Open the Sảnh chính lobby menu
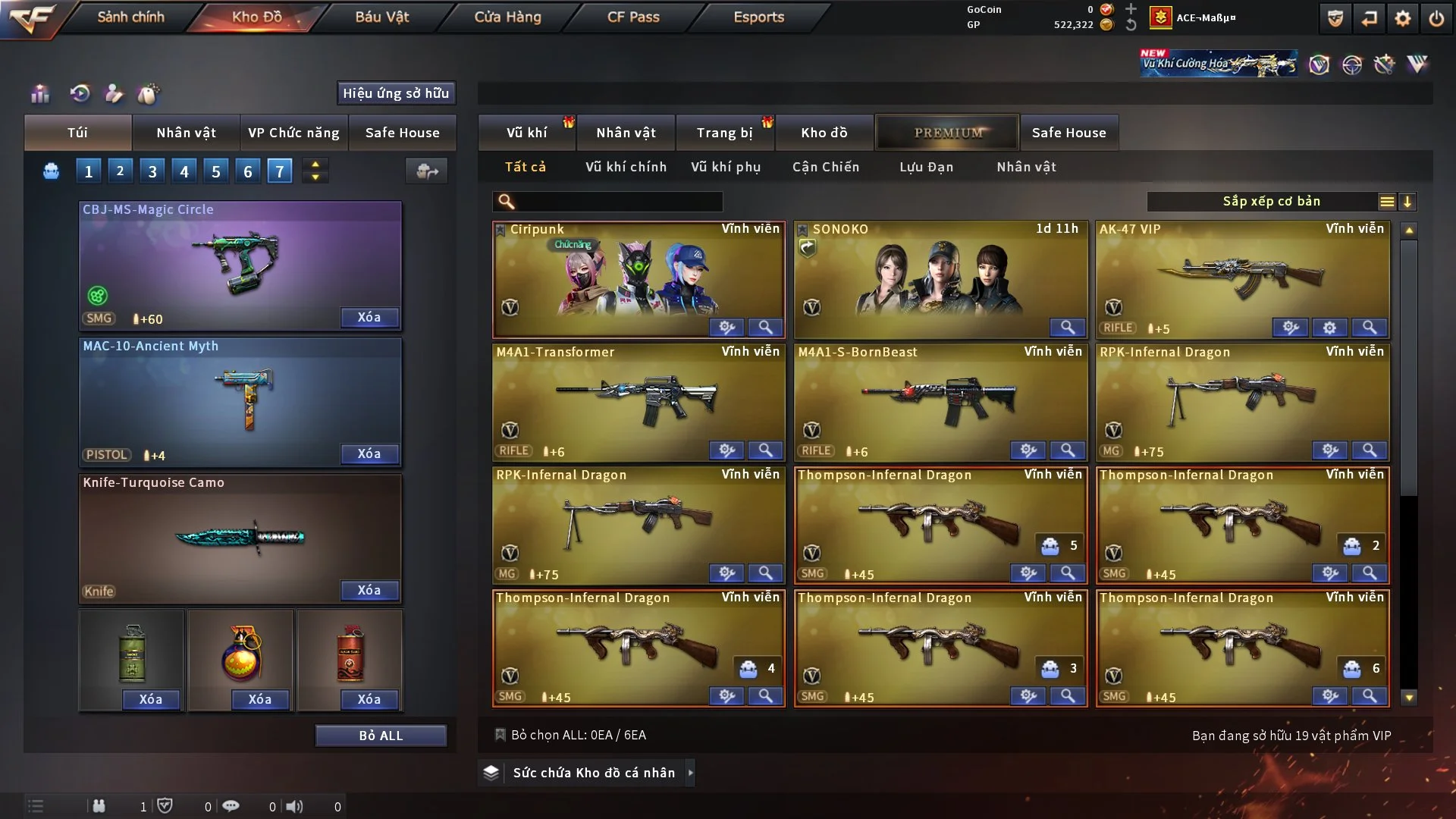The height and width of the screenshot is (819, 1456). (130, 17)
